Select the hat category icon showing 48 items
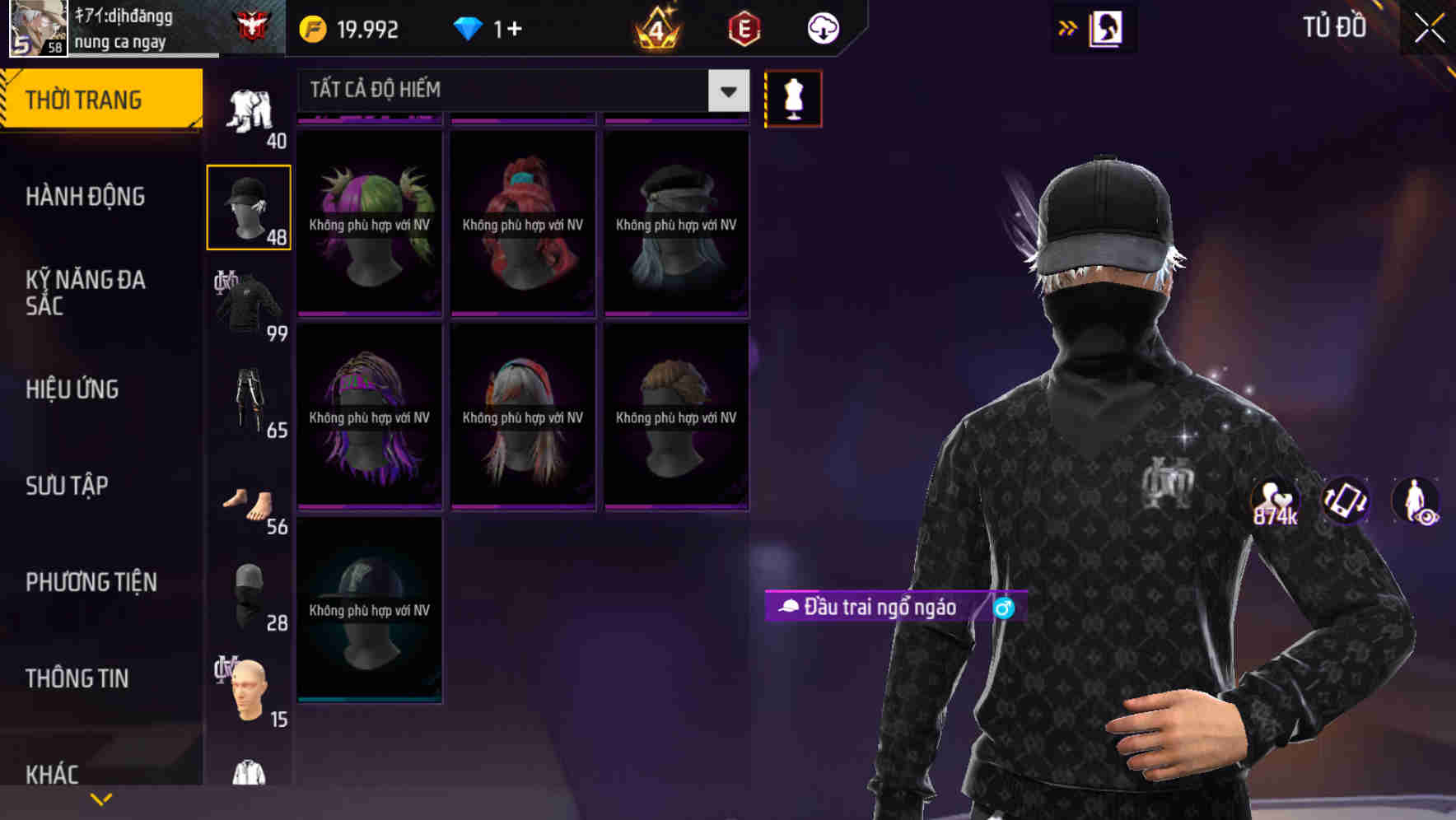Screen dimensions: 1456x820 (x=250, y=205)
